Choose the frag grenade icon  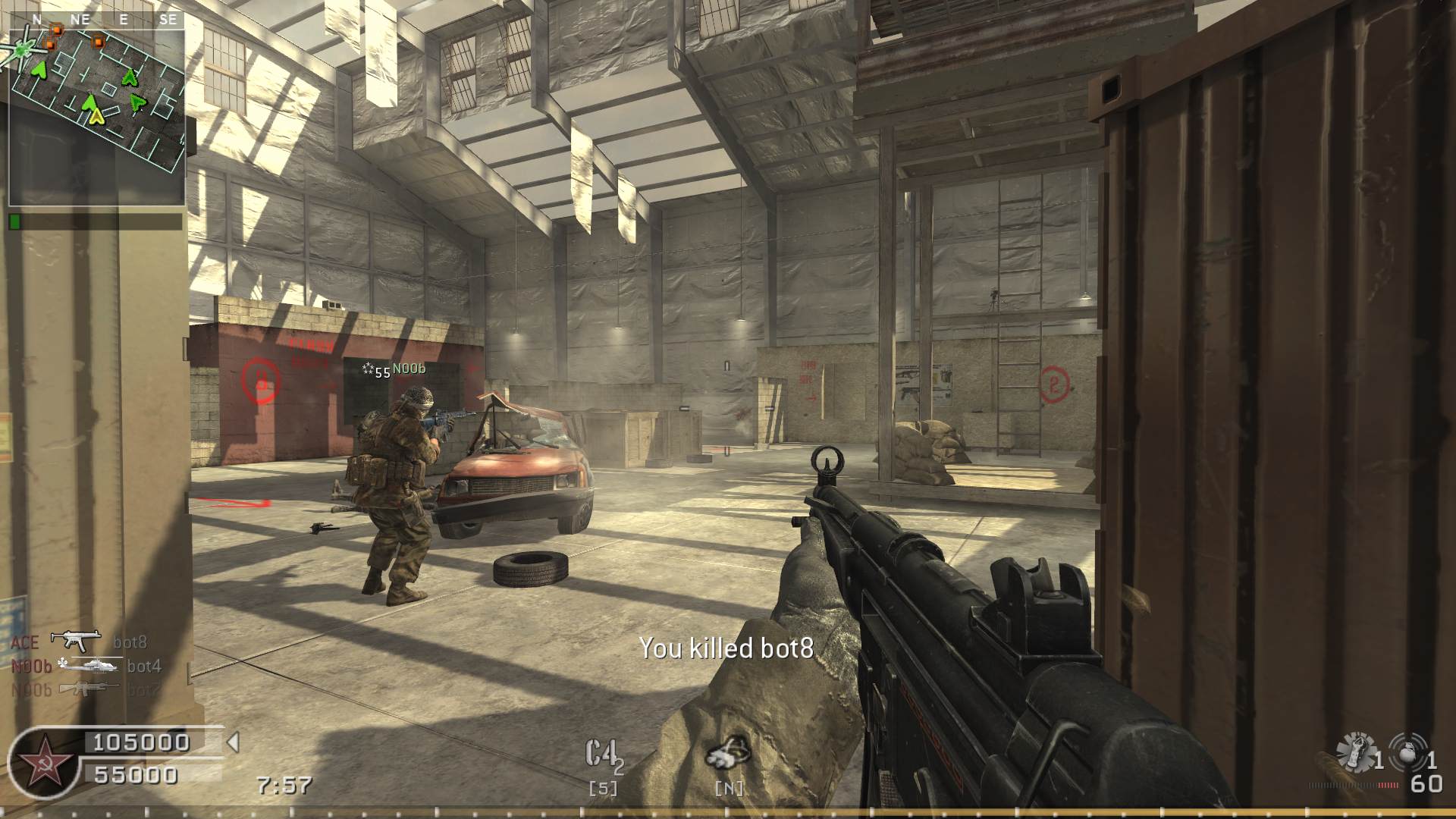(1407, 753)
